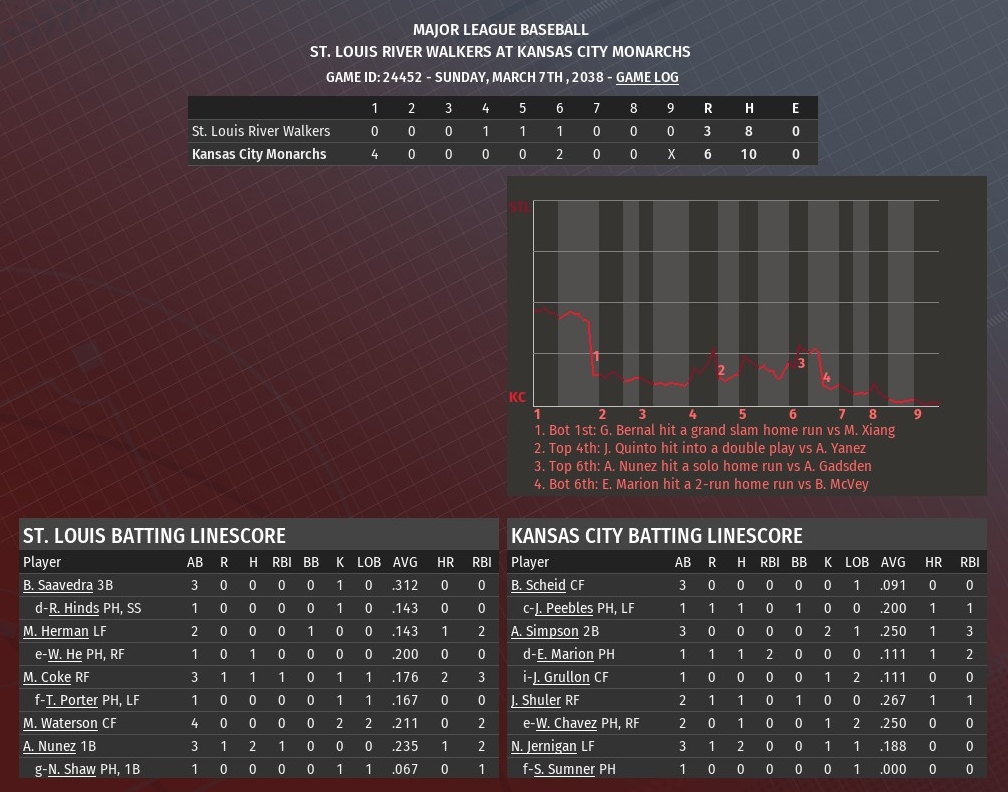View N. Jernigan's player profile

point(544,746)
